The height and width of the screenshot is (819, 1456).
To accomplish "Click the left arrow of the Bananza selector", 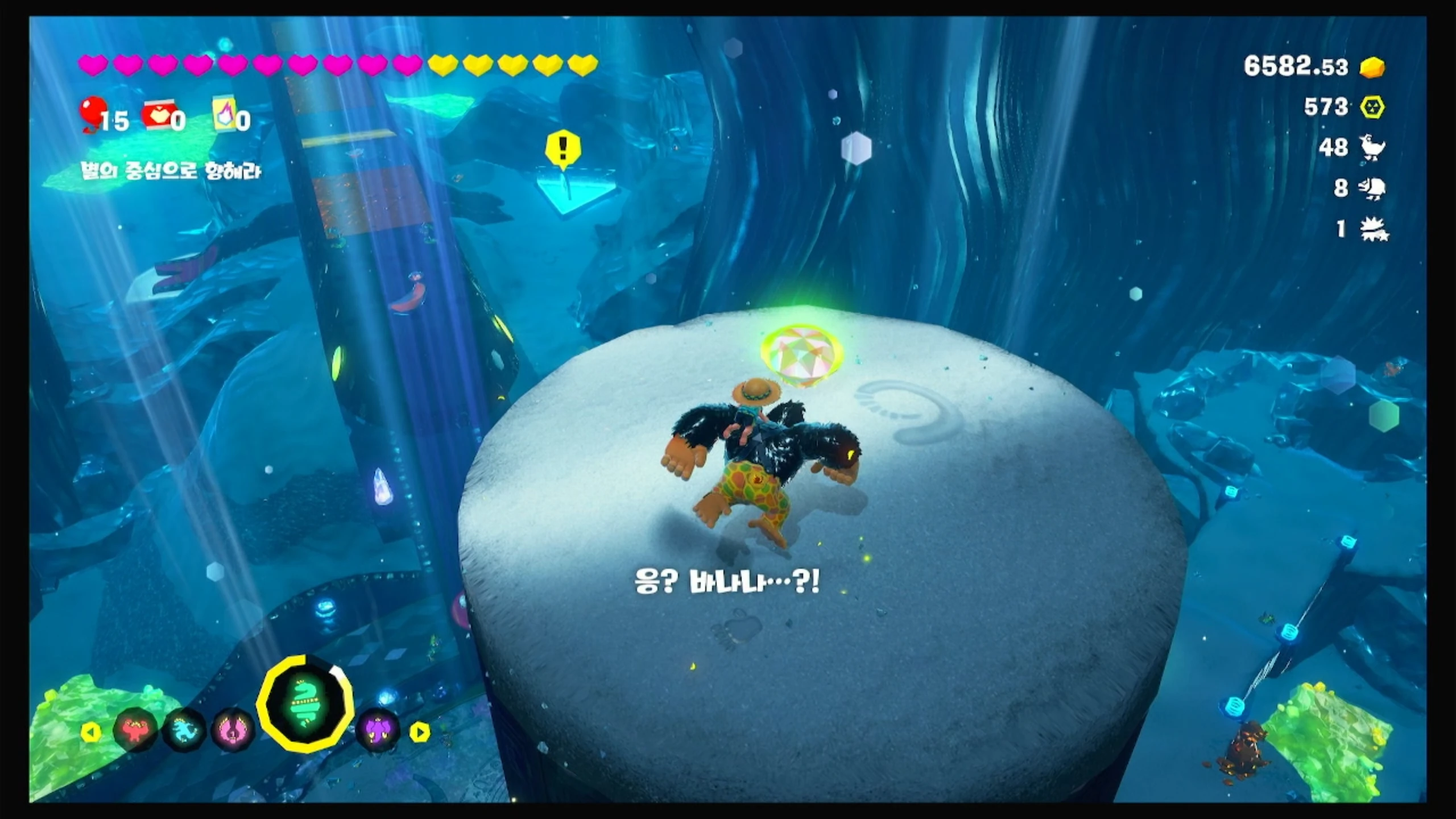I will (x=90, y=732).
